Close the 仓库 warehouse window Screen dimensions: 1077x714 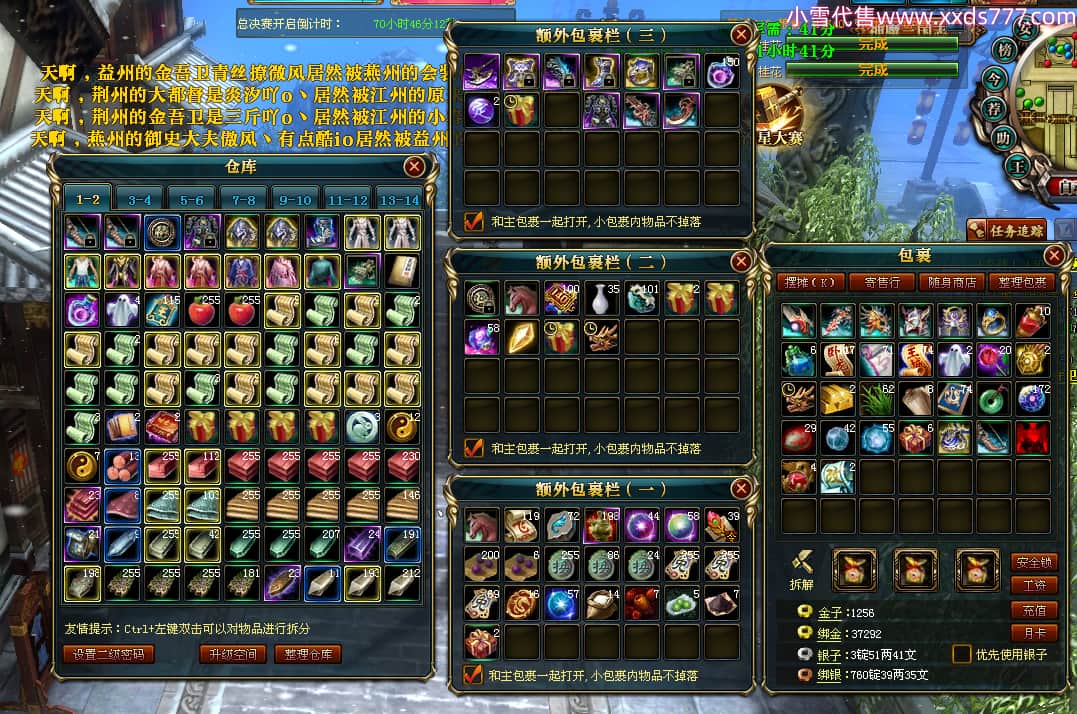[413, 167]
